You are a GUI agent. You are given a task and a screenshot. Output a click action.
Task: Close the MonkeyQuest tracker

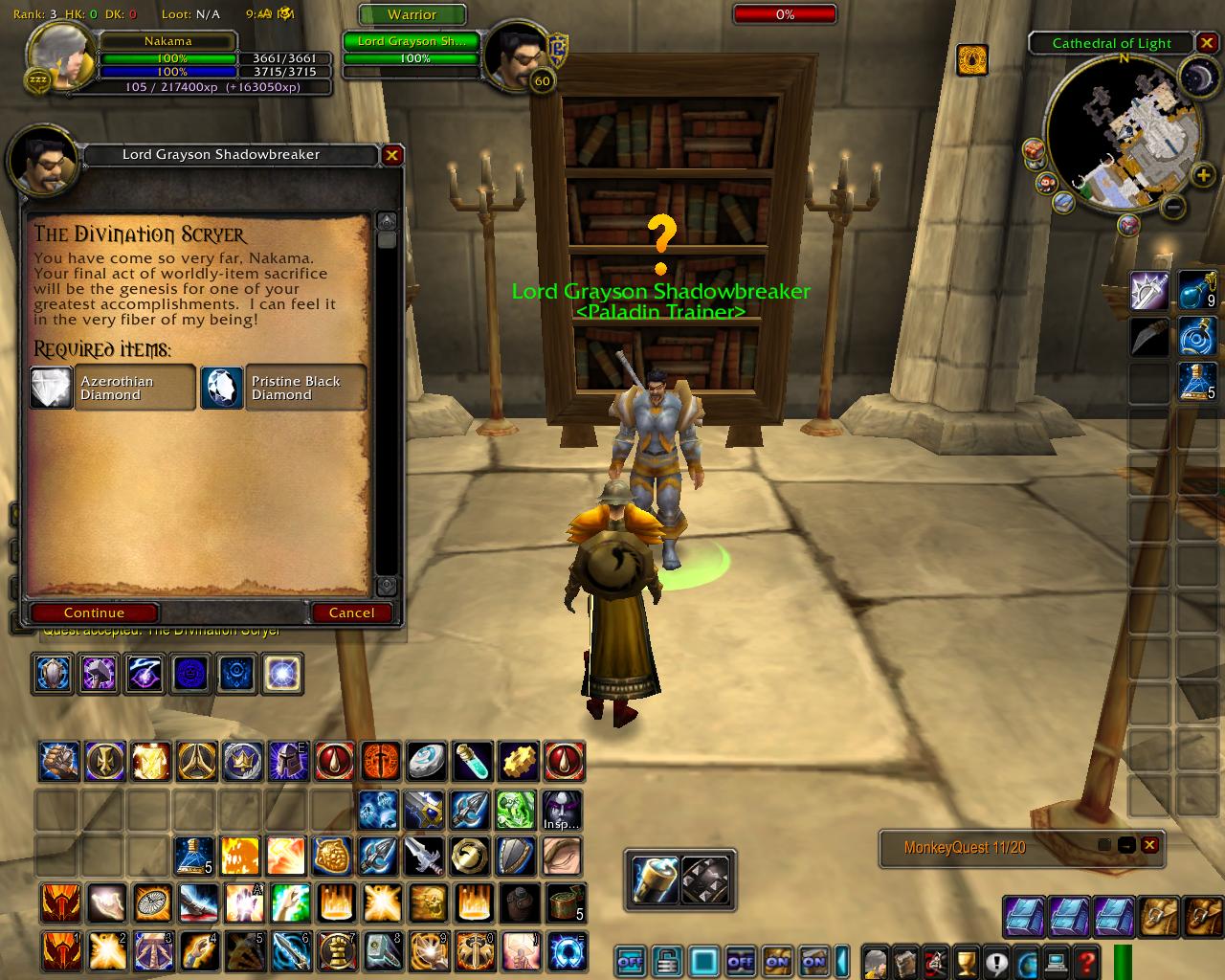pyautogui.click(x=1149, y=845)
